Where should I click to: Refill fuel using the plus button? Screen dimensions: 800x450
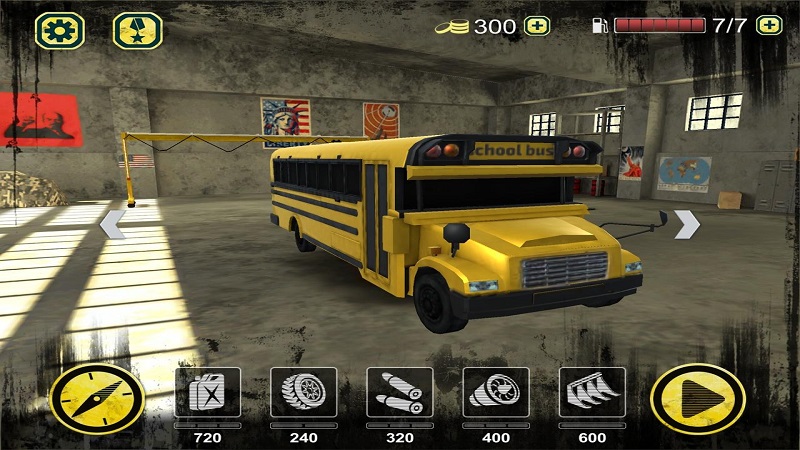[769, 26]
